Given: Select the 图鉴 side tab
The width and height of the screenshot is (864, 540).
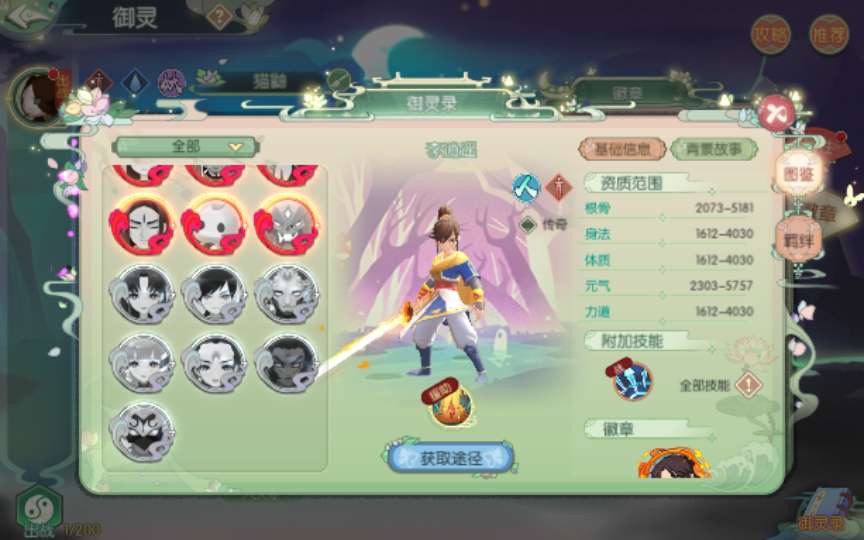Looking at the screenshot, I should tap(797, 173).
